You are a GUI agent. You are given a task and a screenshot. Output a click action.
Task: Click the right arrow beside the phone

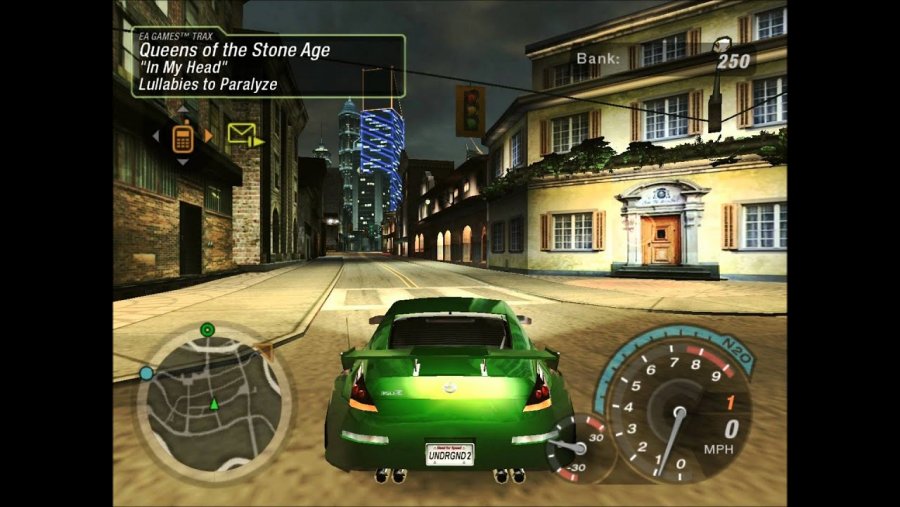coord(208,136)
